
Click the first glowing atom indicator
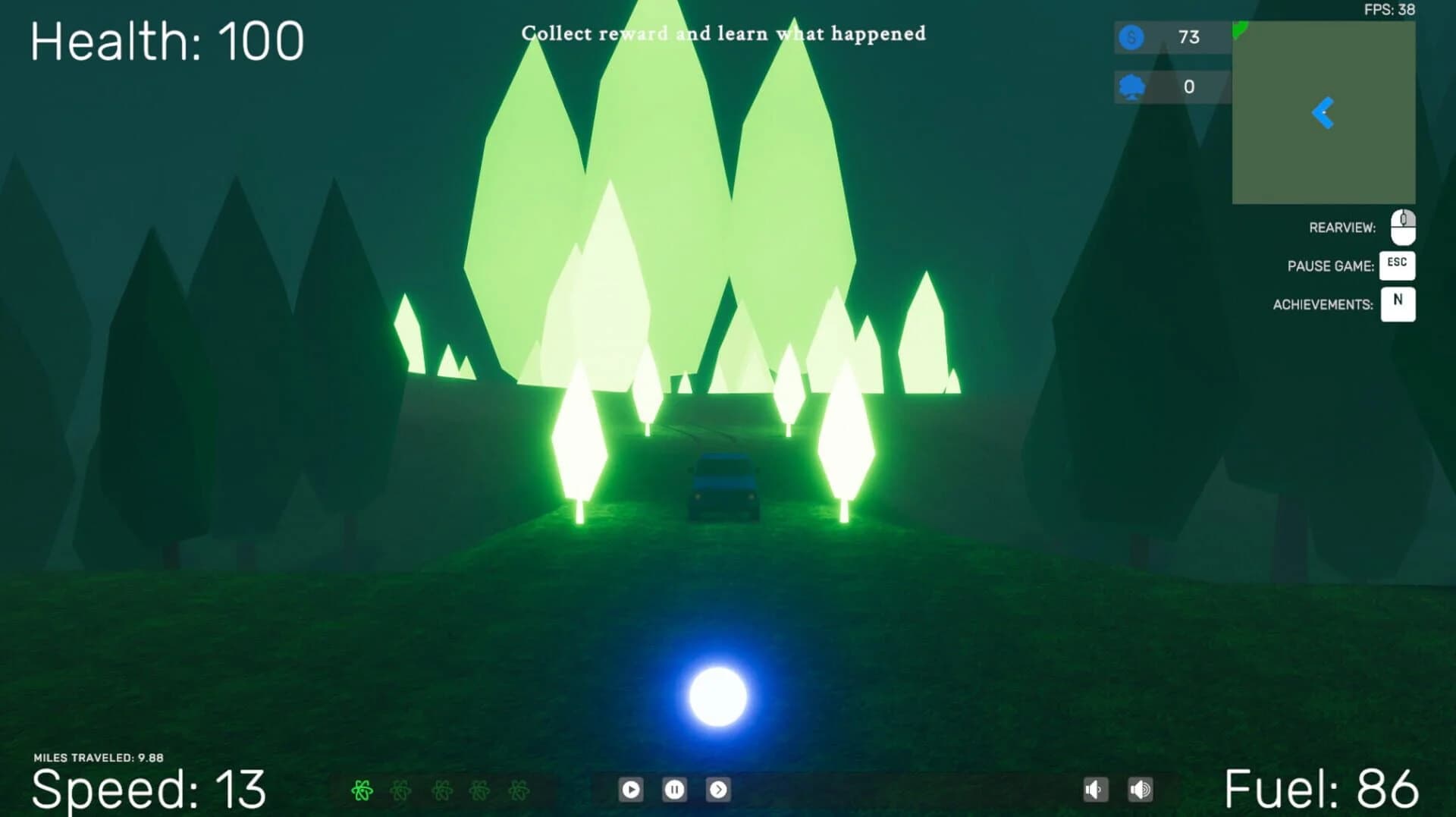tap(362, 790)
